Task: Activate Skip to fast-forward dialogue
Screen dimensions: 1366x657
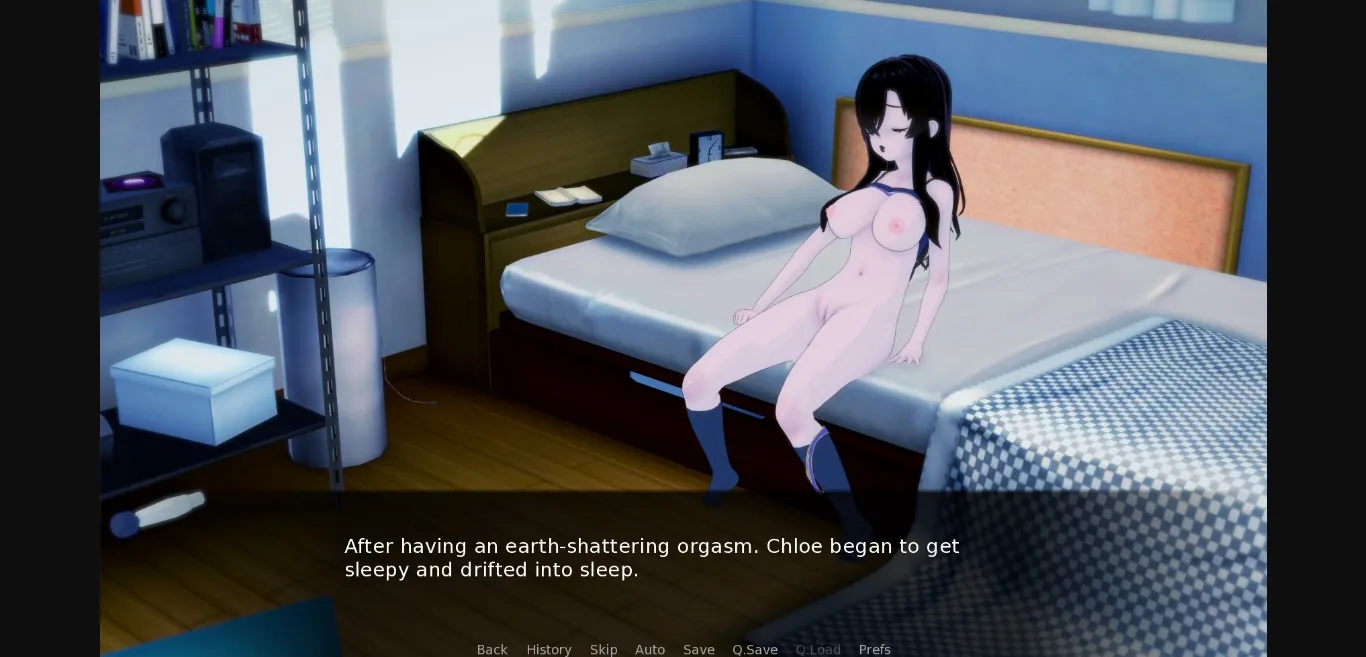Action: tap(603, 649)
